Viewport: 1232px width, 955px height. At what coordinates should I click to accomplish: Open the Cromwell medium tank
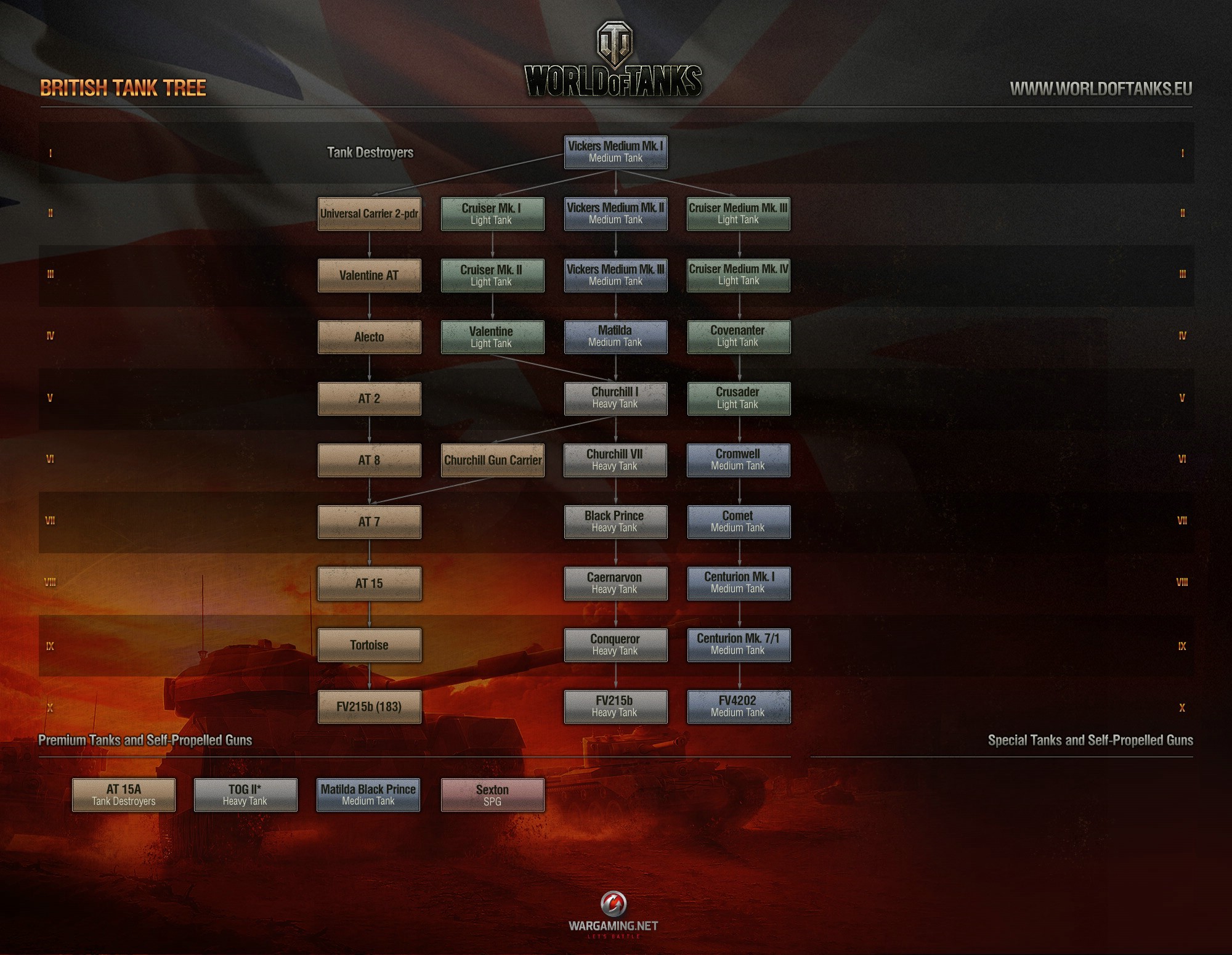click(738, 460)
